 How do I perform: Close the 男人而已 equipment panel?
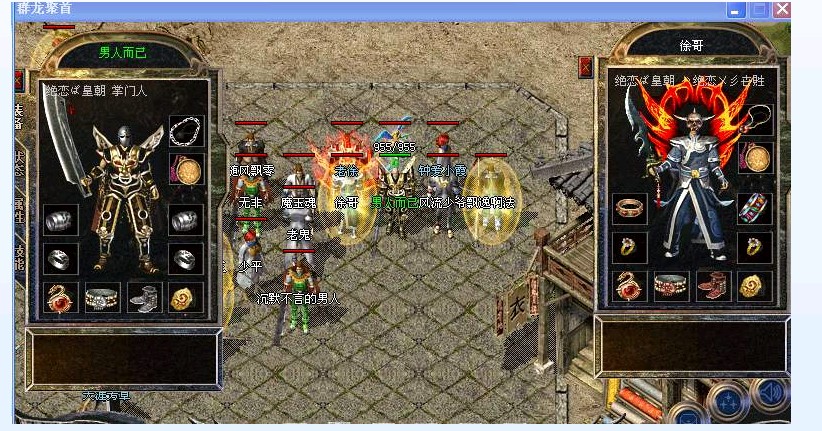tap(19, 80)
